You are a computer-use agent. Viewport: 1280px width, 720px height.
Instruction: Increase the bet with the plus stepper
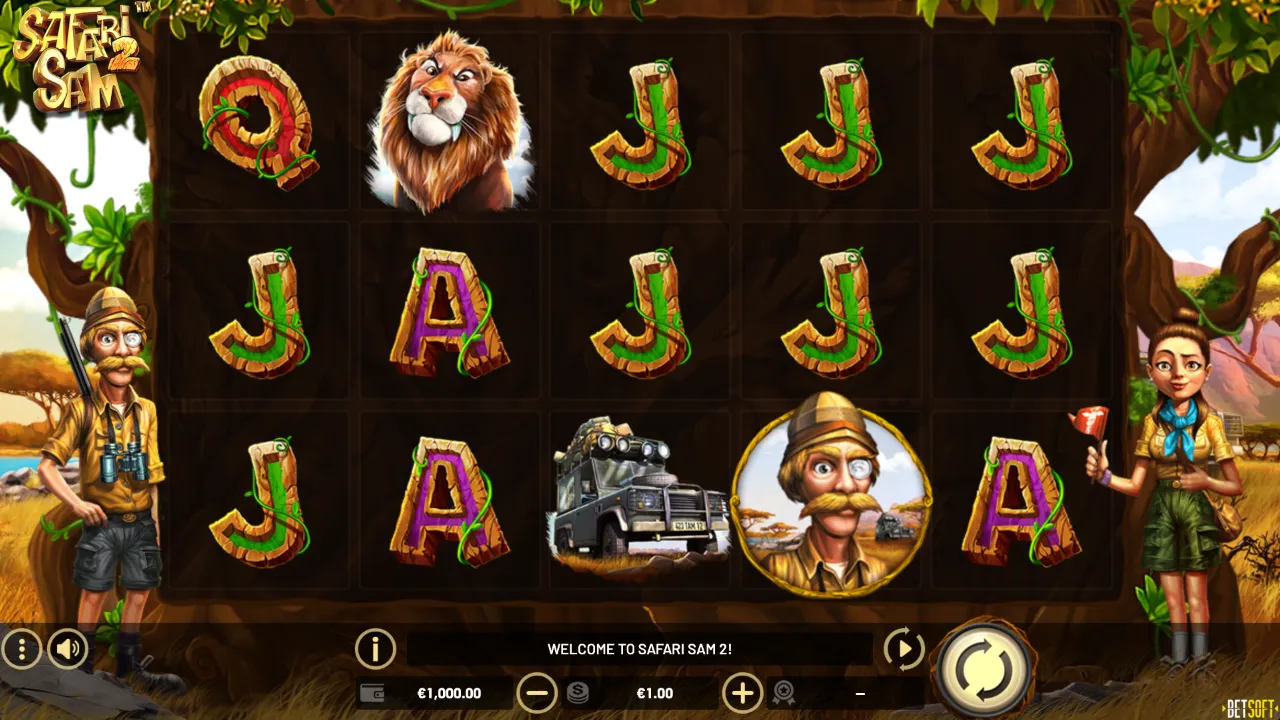coord(741,692)
